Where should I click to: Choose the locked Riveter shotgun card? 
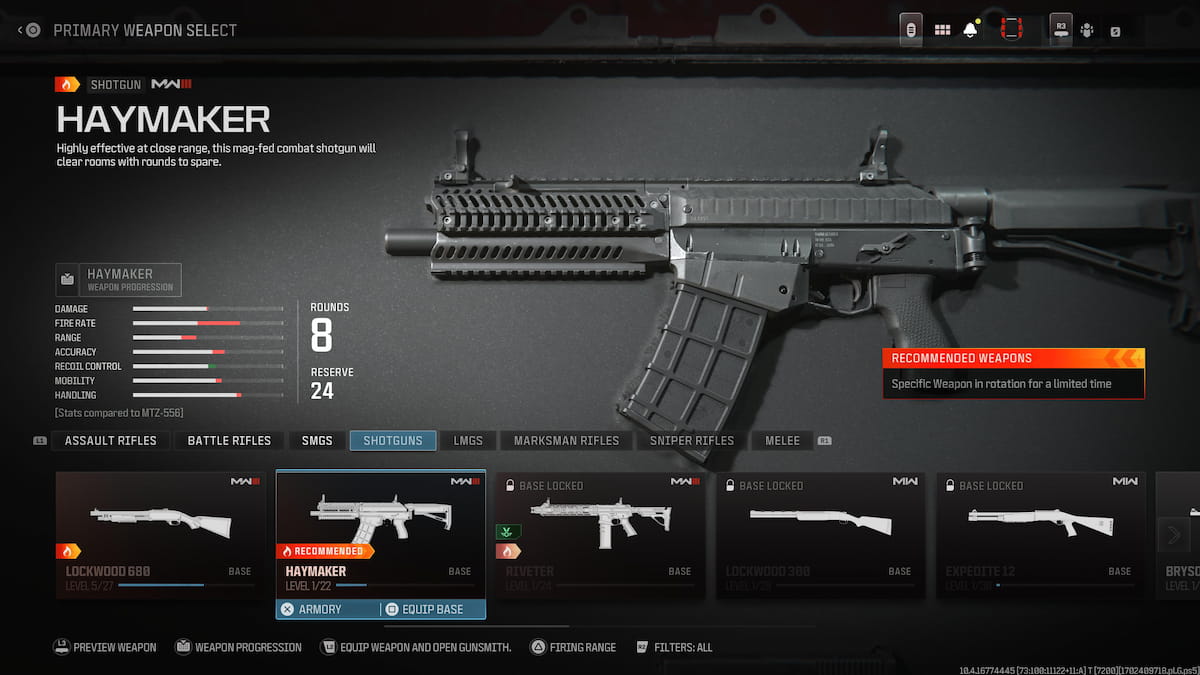tap(600, 535)
